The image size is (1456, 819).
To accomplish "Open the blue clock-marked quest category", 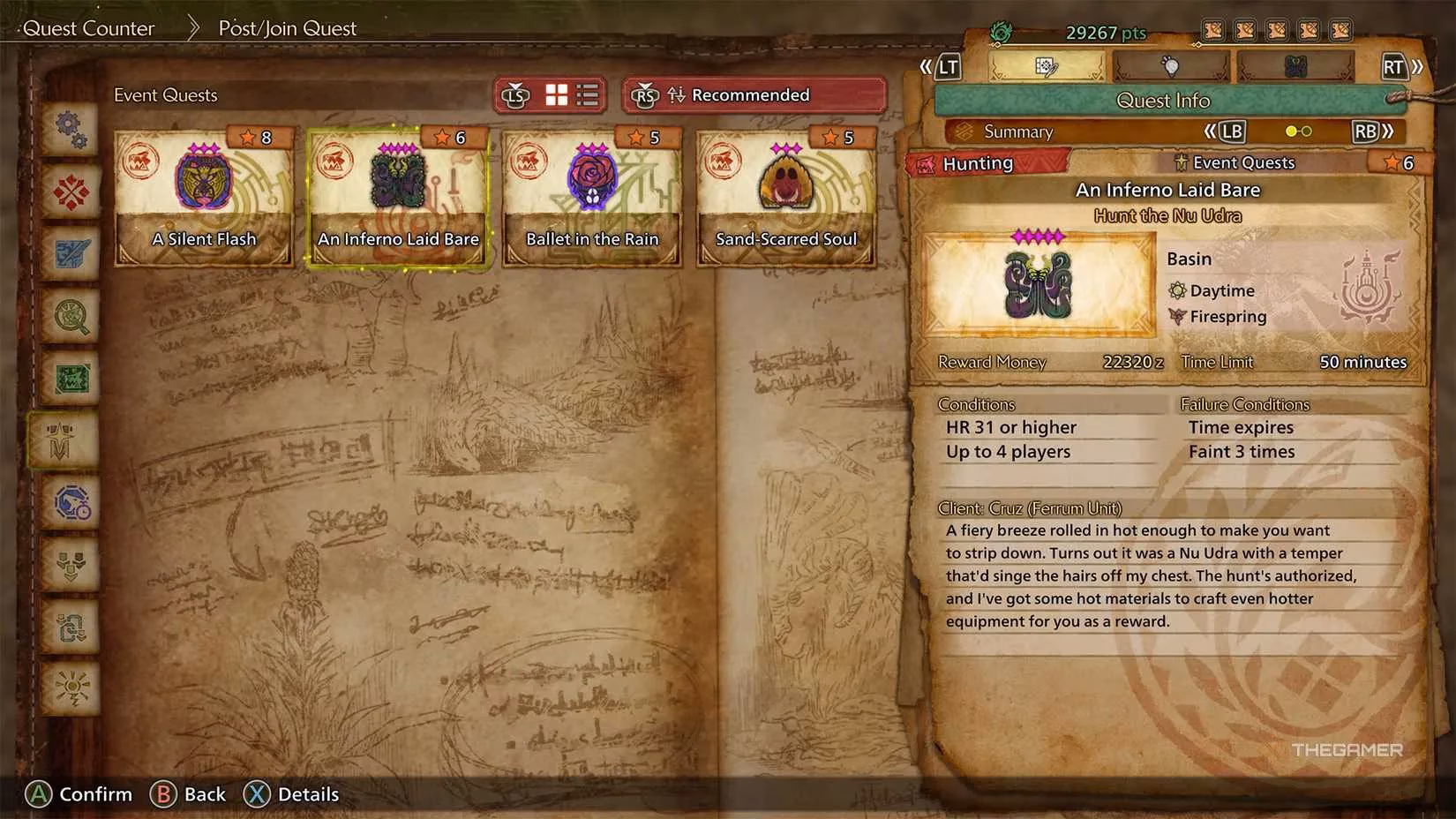I will 71,502.
